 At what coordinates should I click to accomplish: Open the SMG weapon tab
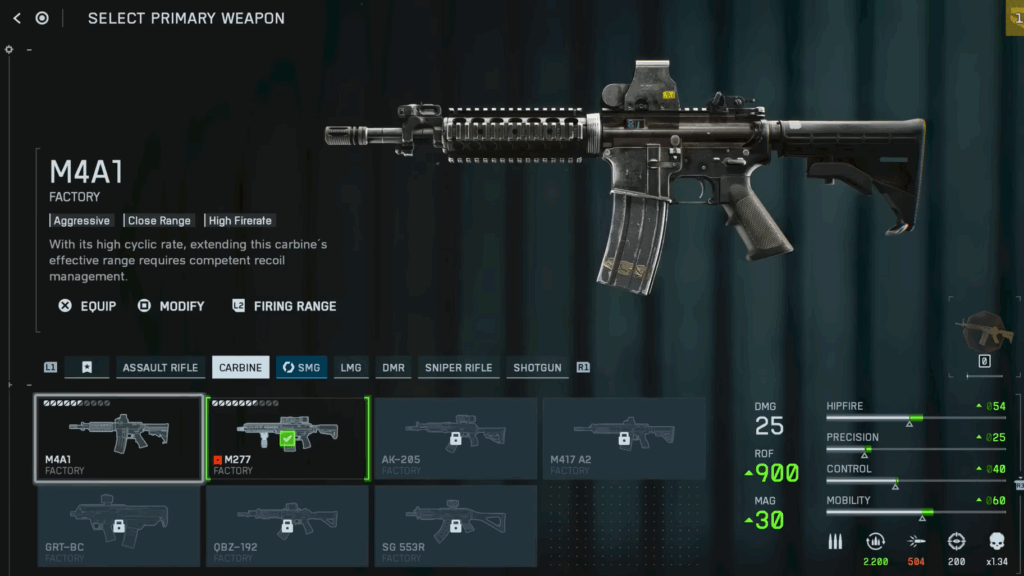tap(301, 368)
